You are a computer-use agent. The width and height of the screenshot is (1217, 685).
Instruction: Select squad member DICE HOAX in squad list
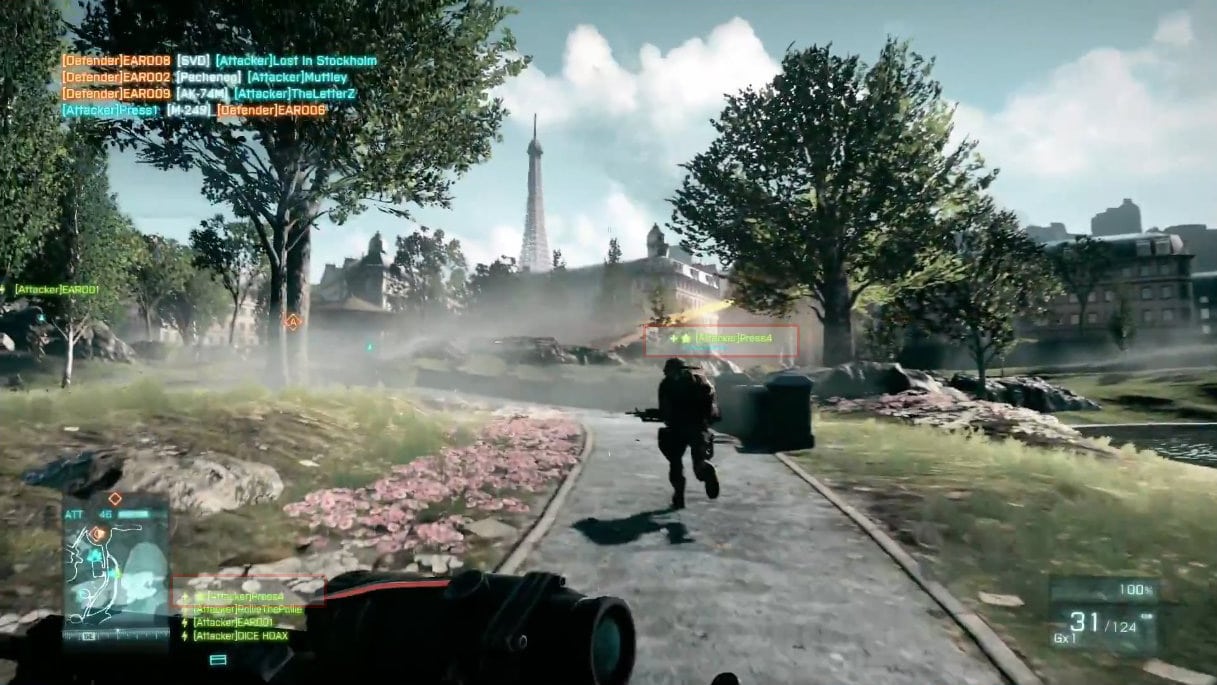click(239, 636)
